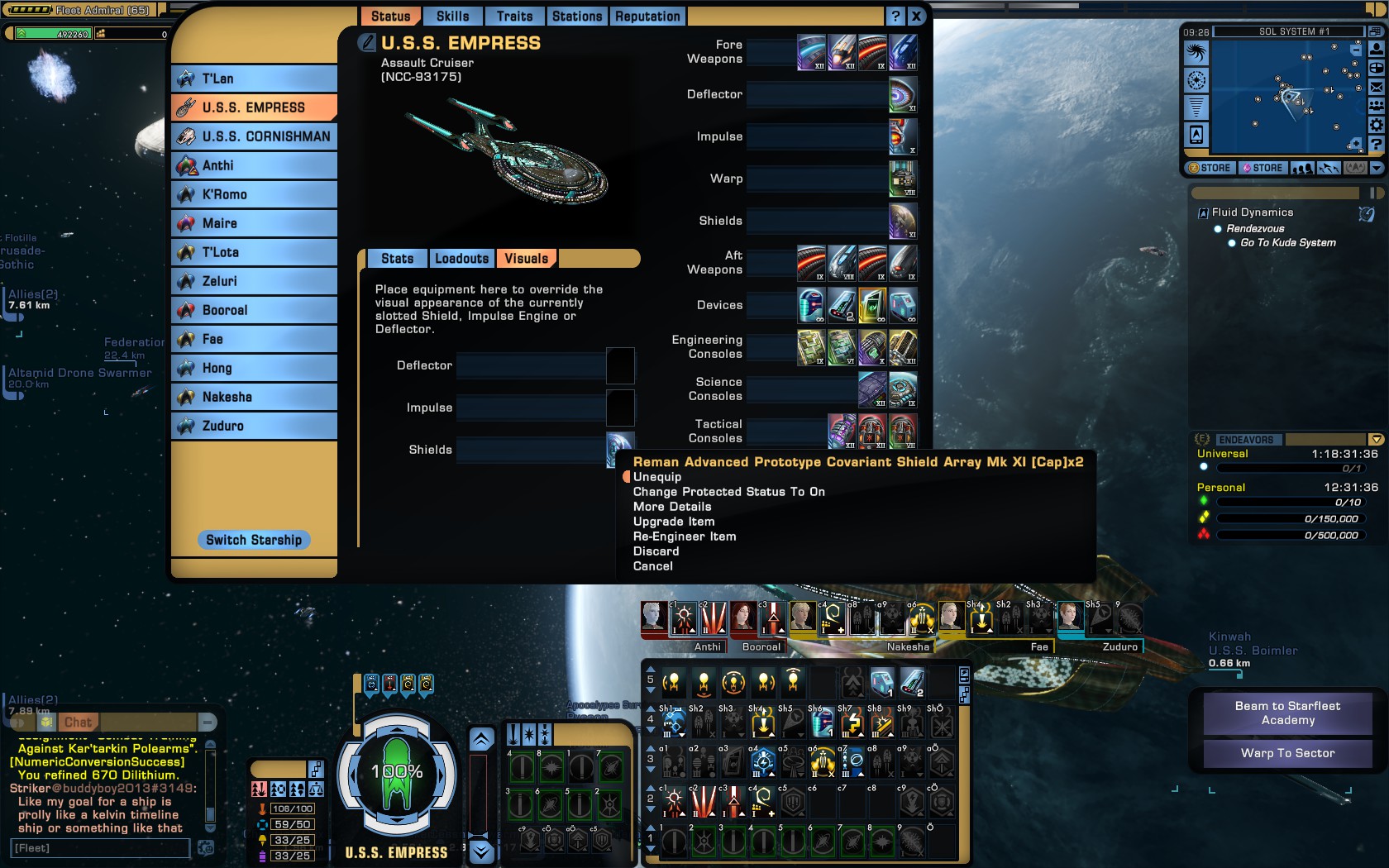Select Discard in the context menu
The width and height of the screenshot is (1389, 868).
click(656, 551)
